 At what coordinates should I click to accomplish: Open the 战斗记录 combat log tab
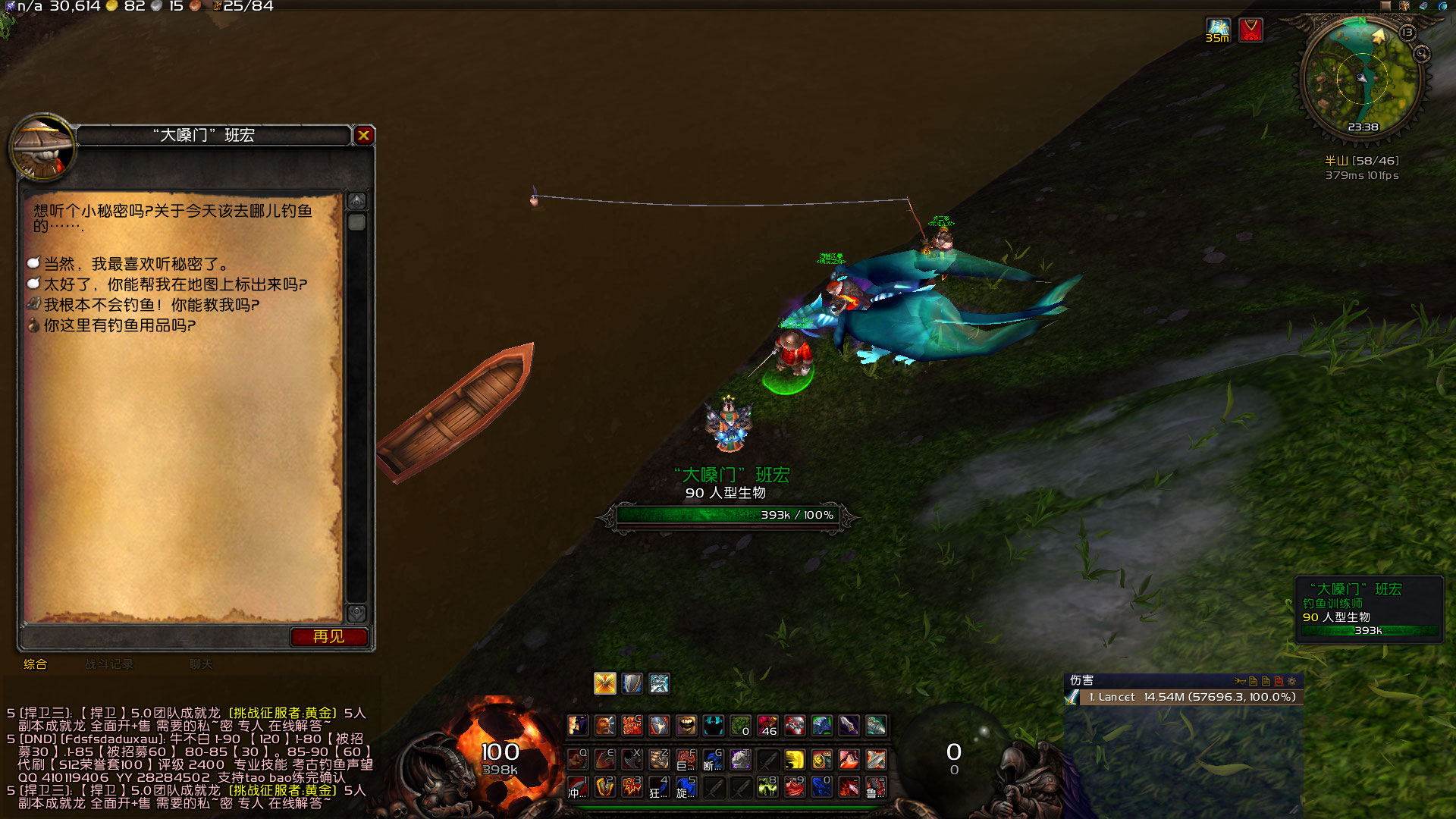(109, 664)
